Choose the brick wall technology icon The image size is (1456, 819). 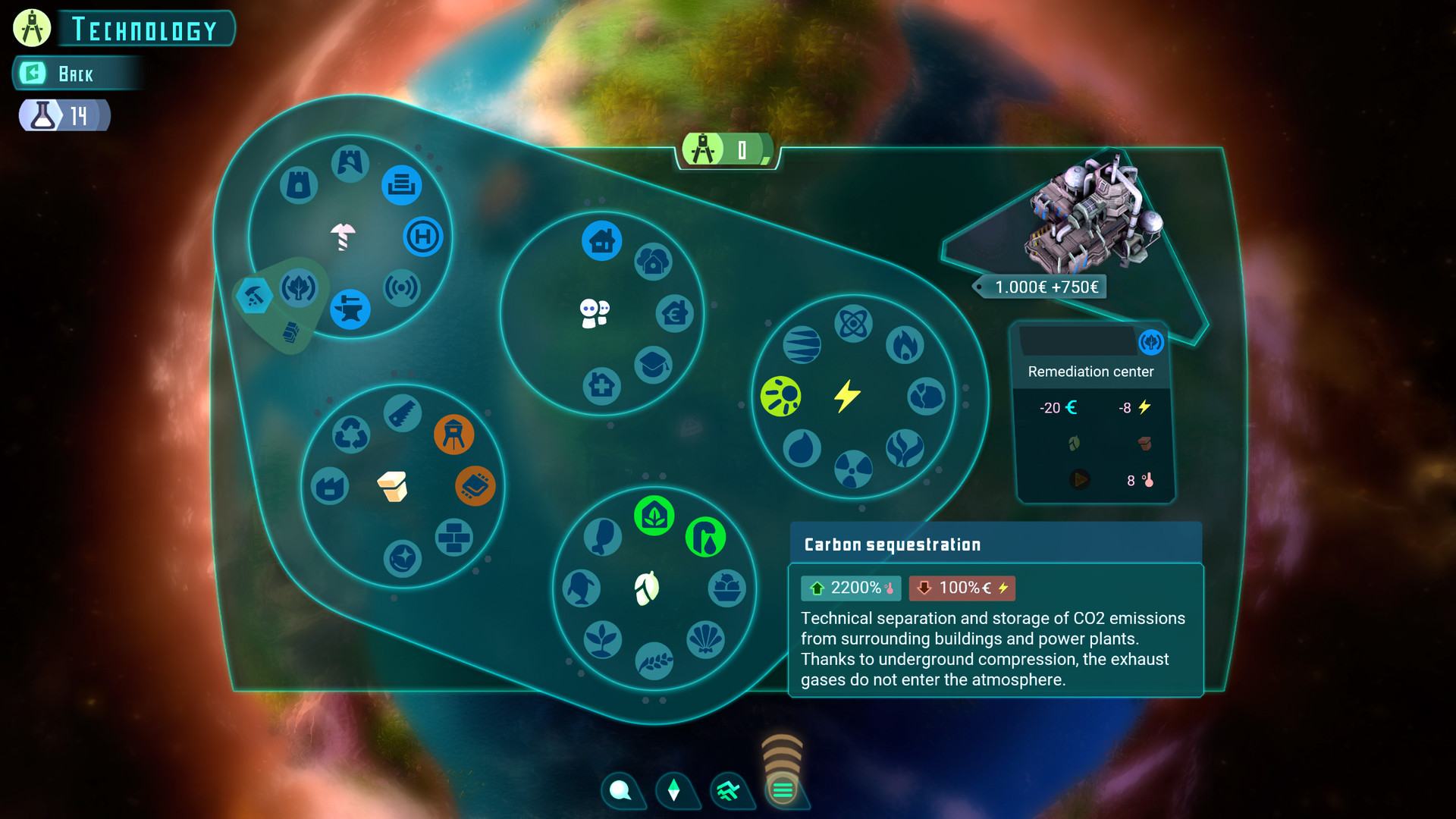point(453,538)
